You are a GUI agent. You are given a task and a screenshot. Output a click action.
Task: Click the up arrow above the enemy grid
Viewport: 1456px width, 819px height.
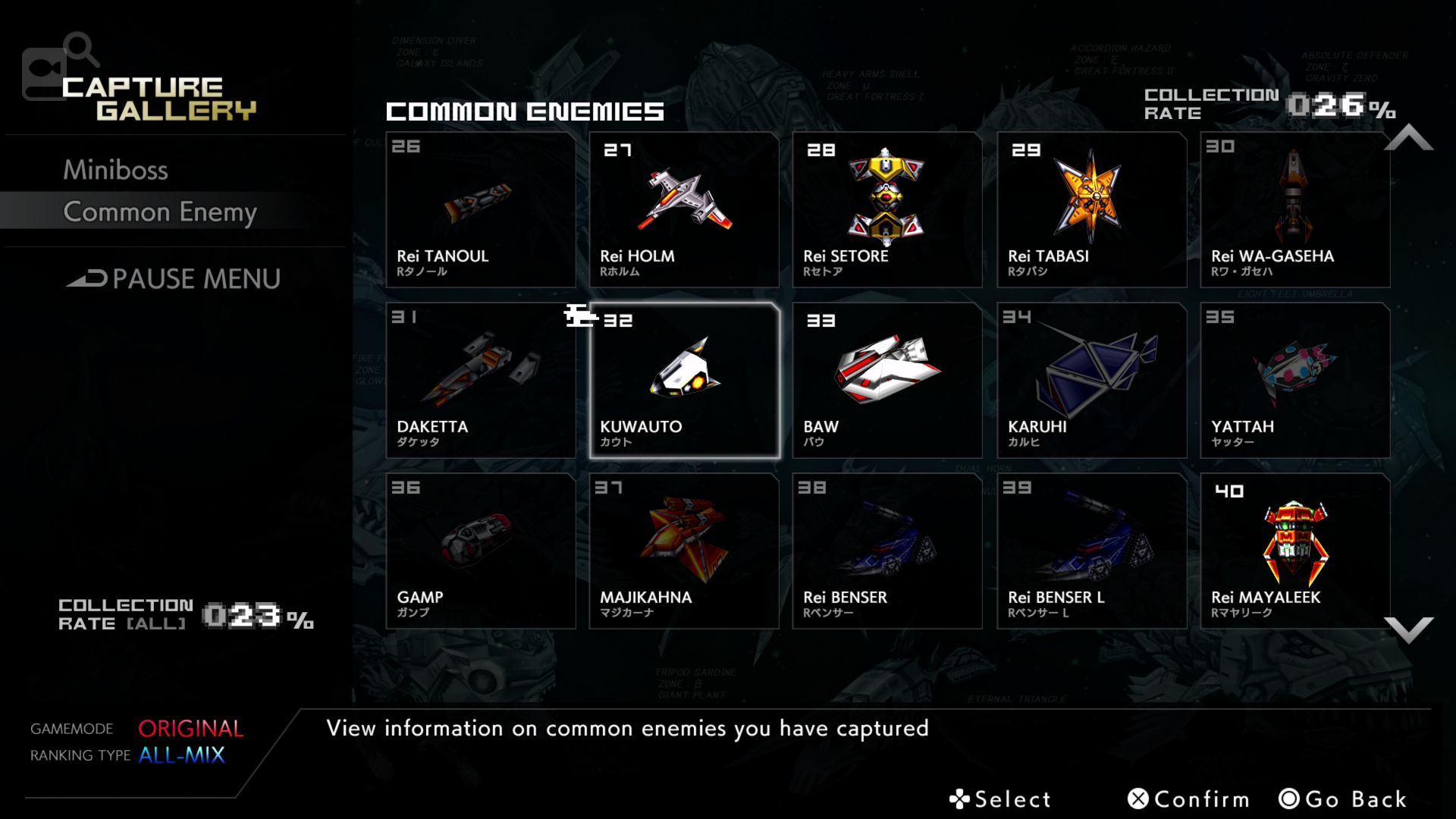[x=1408, y=138]
